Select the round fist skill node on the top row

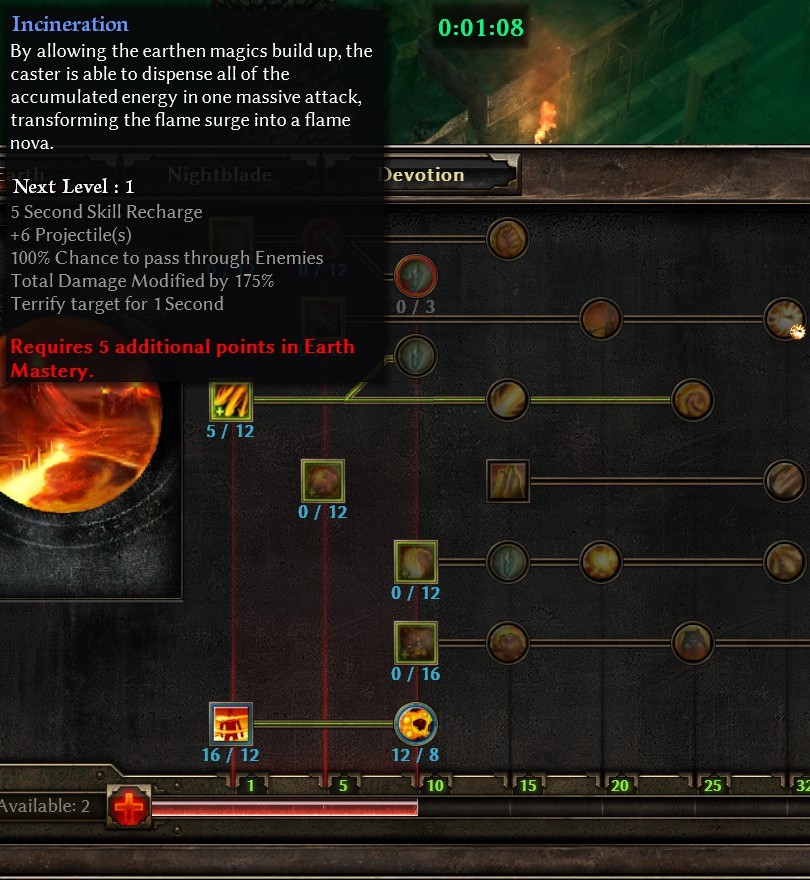pyautogui.click(x=508, y=239)
